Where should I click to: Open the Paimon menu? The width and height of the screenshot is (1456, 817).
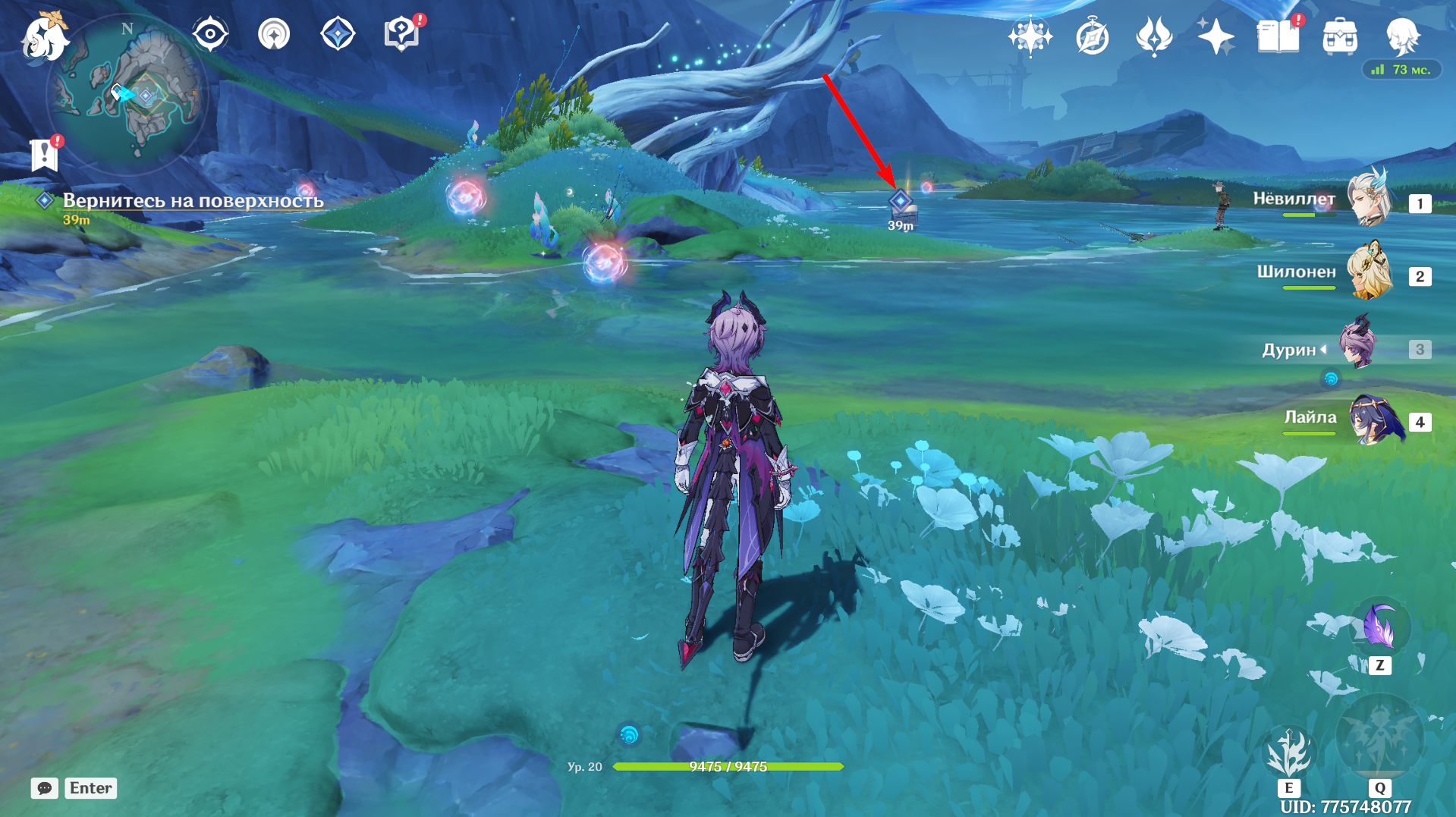(x=44, y=36)
